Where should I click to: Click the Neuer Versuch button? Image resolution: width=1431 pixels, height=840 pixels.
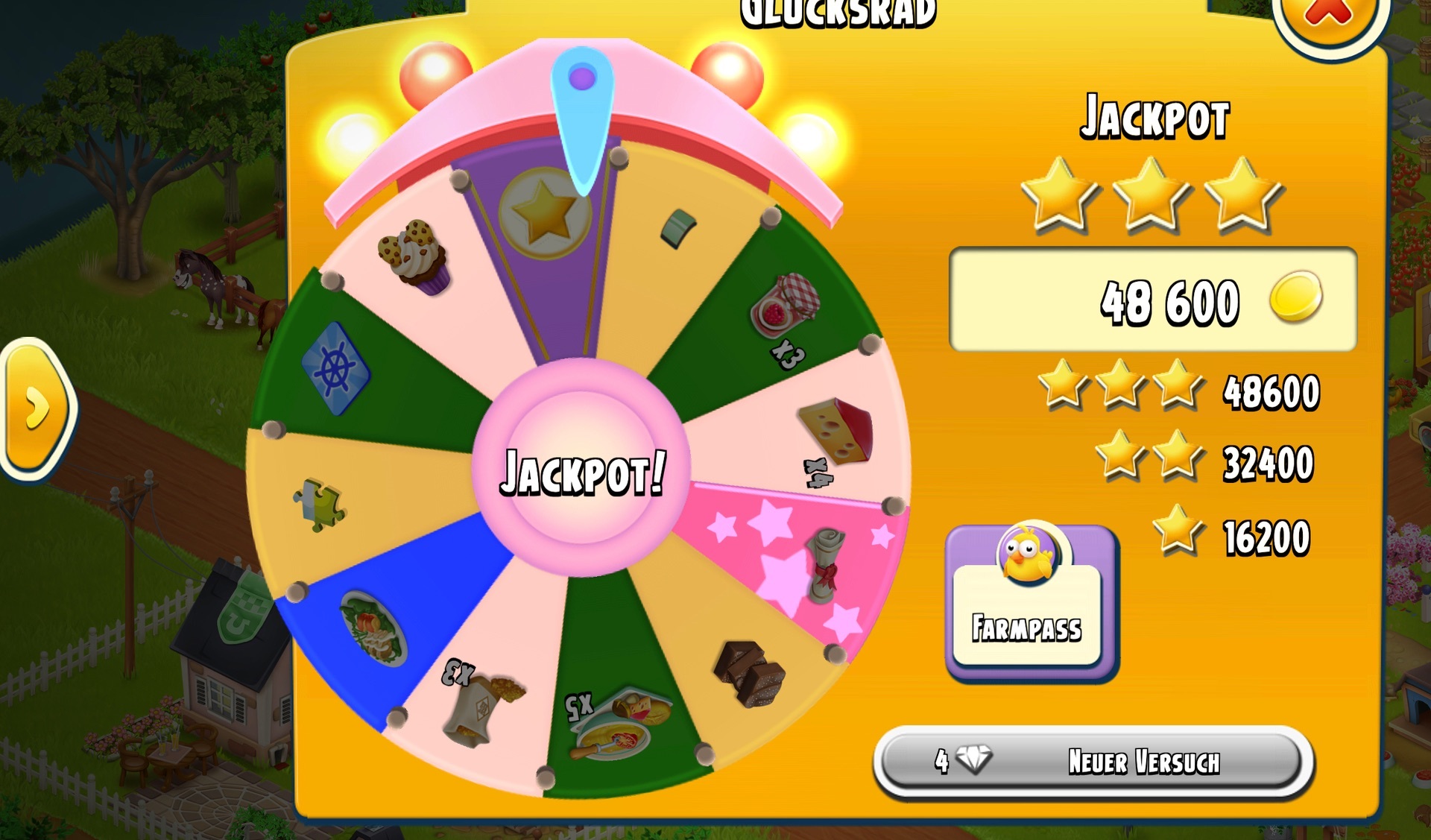point(1093,762)
